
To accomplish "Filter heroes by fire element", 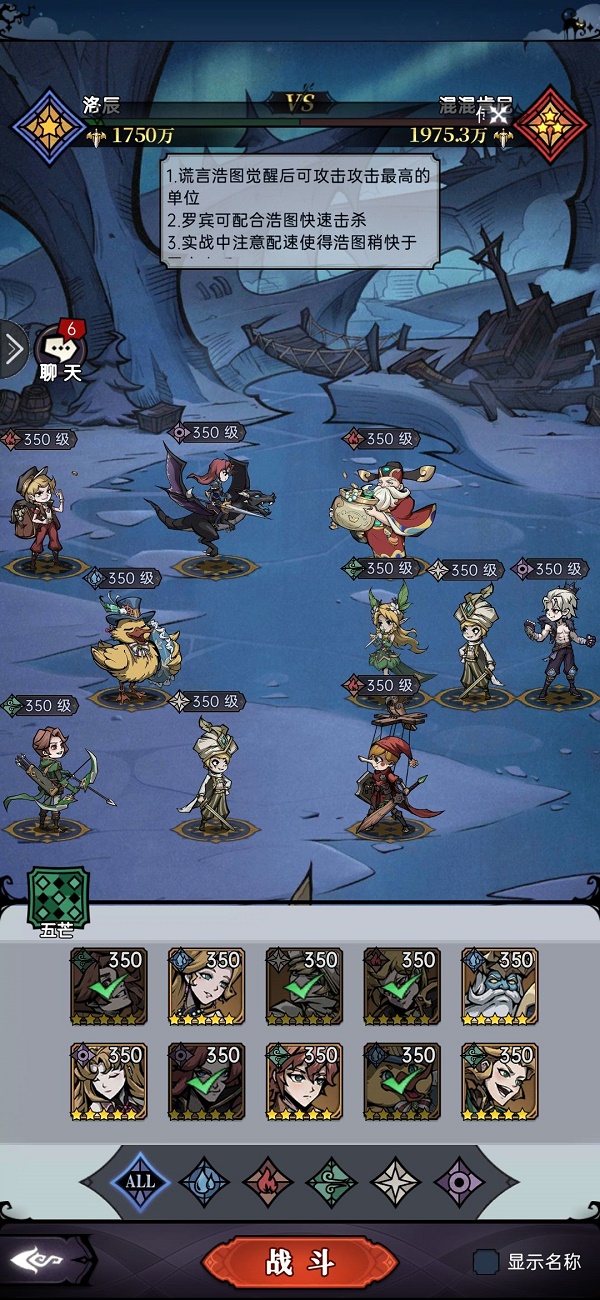I will click(x=268, y=1181).
